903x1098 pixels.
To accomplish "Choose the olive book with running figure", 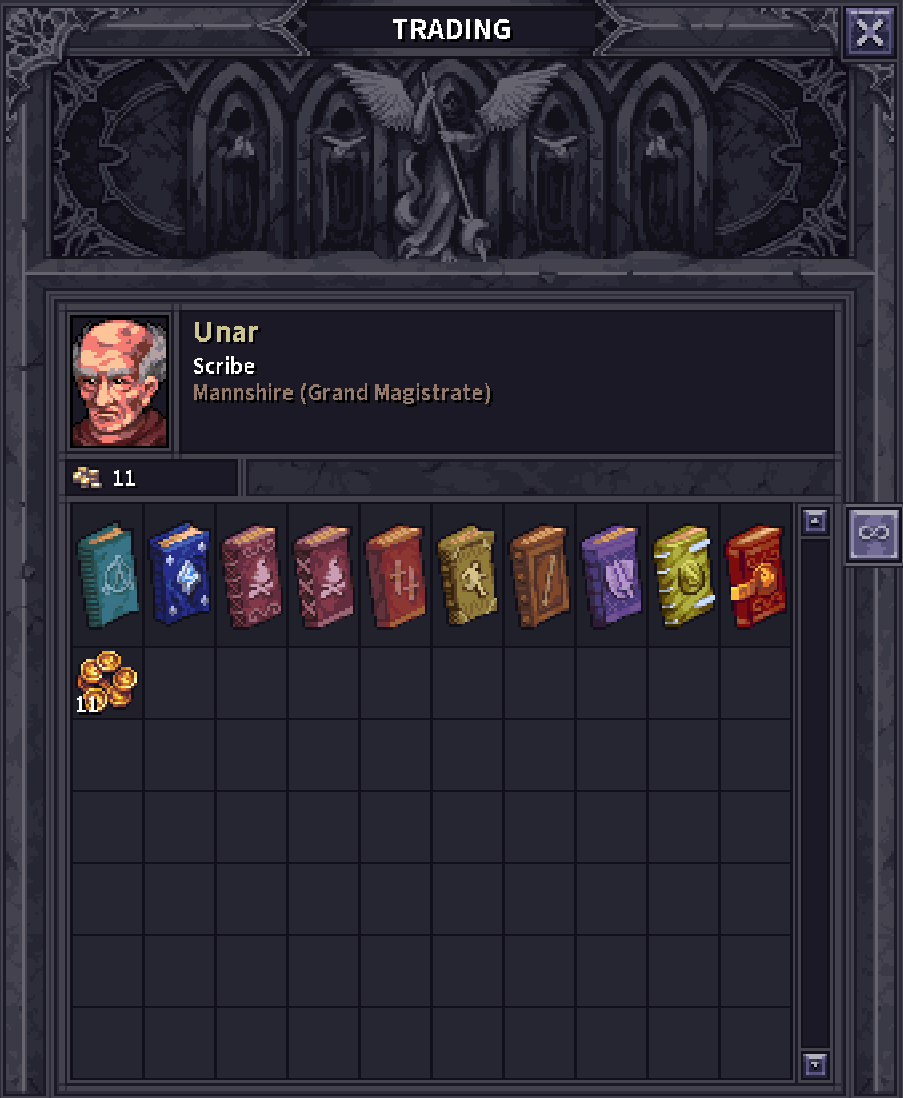I will (x=467, y=575).
